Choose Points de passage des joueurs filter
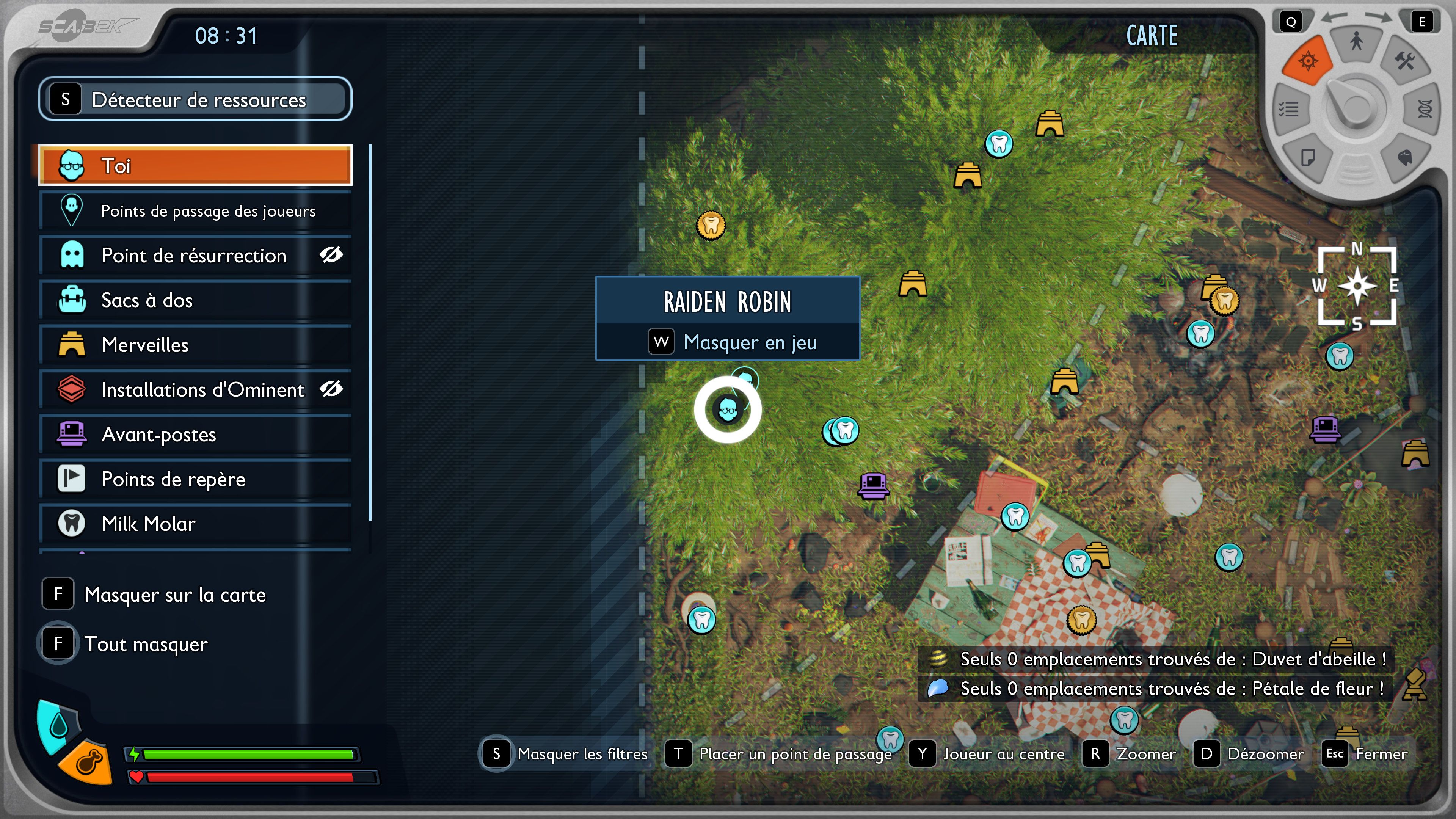This screenshot has height=819, width=1456. click(195, 211)
